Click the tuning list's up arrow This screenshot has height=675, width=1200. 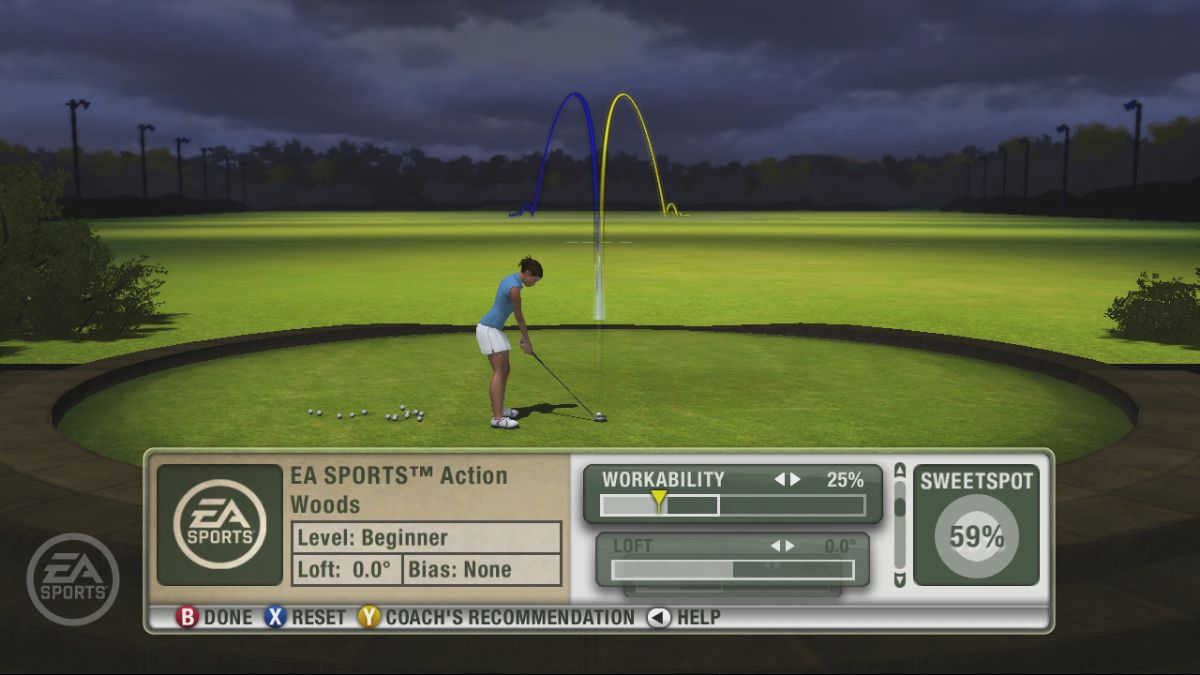(x=900, y=469)
